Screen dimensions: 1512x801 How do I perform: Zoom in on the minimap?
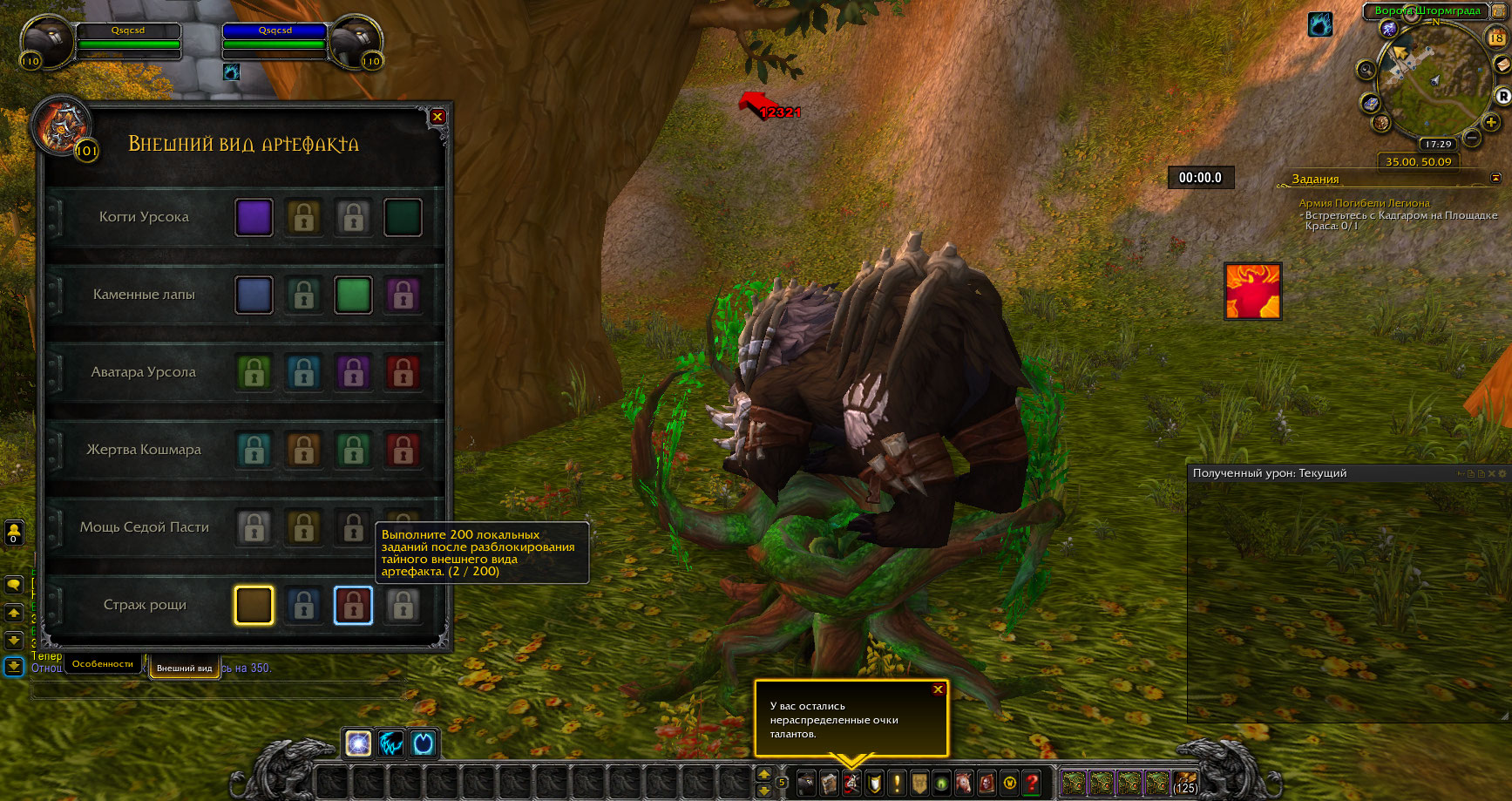[1491, 122]
